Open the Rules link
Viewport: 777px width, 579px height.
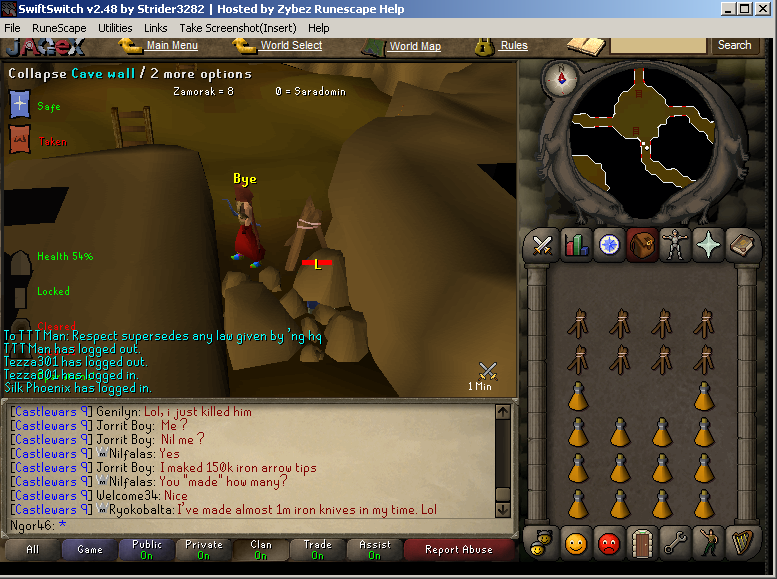click(514, 45)
